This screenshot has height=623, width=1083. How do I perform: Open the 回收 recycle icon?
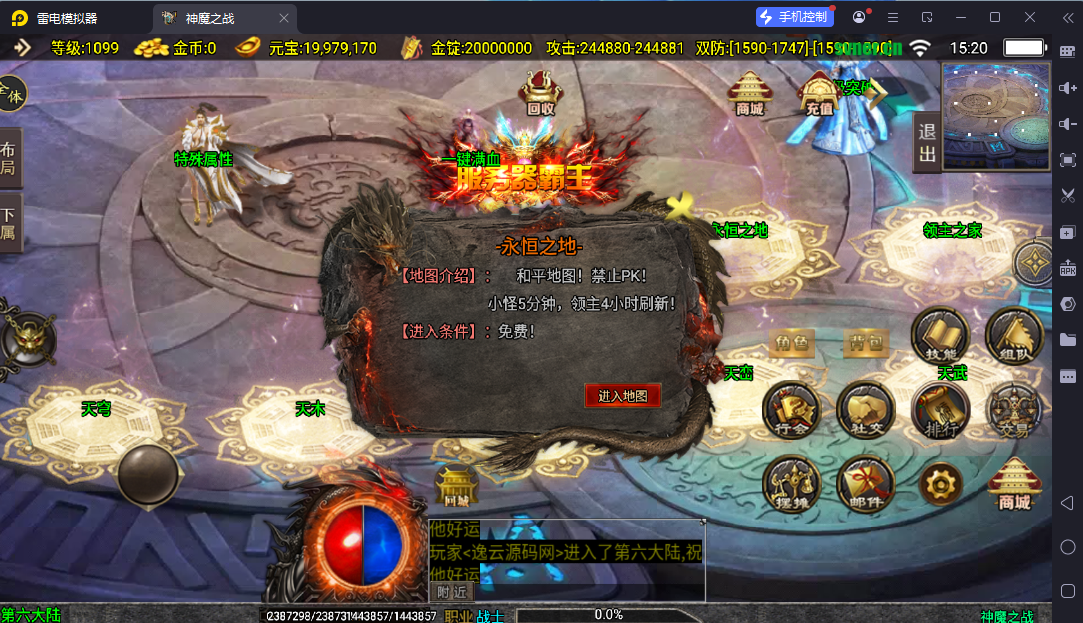(x=540, y=95)
